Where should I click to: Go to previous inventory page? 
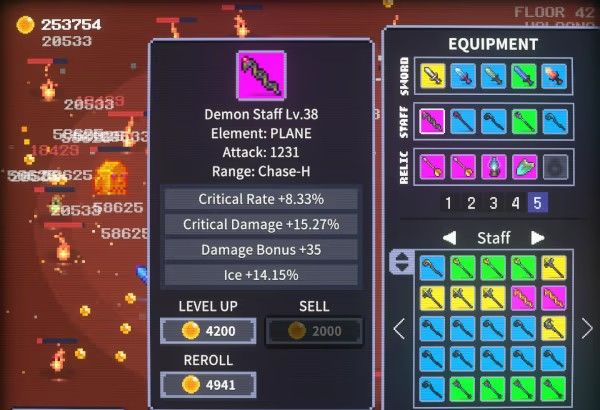tap(398, 328)
